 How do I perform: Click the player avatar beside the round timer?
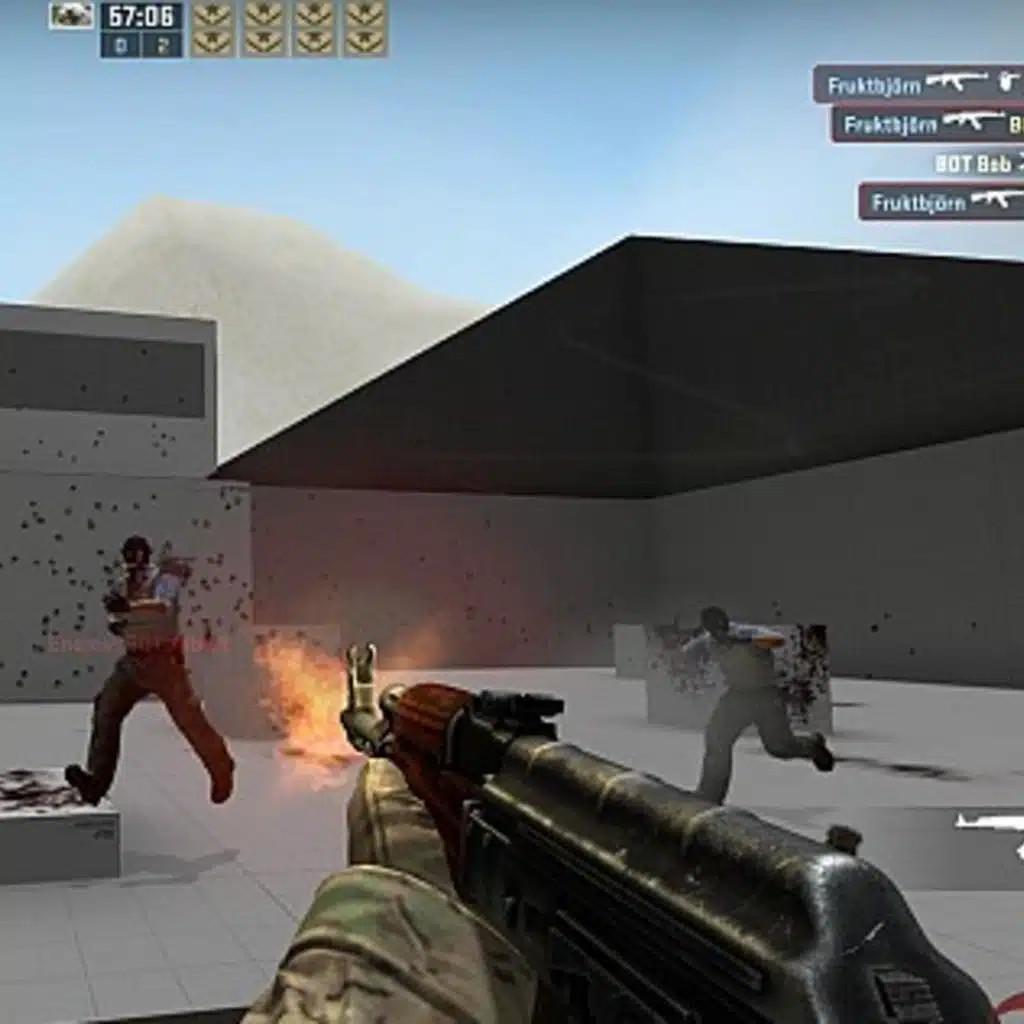pos(71,15)
